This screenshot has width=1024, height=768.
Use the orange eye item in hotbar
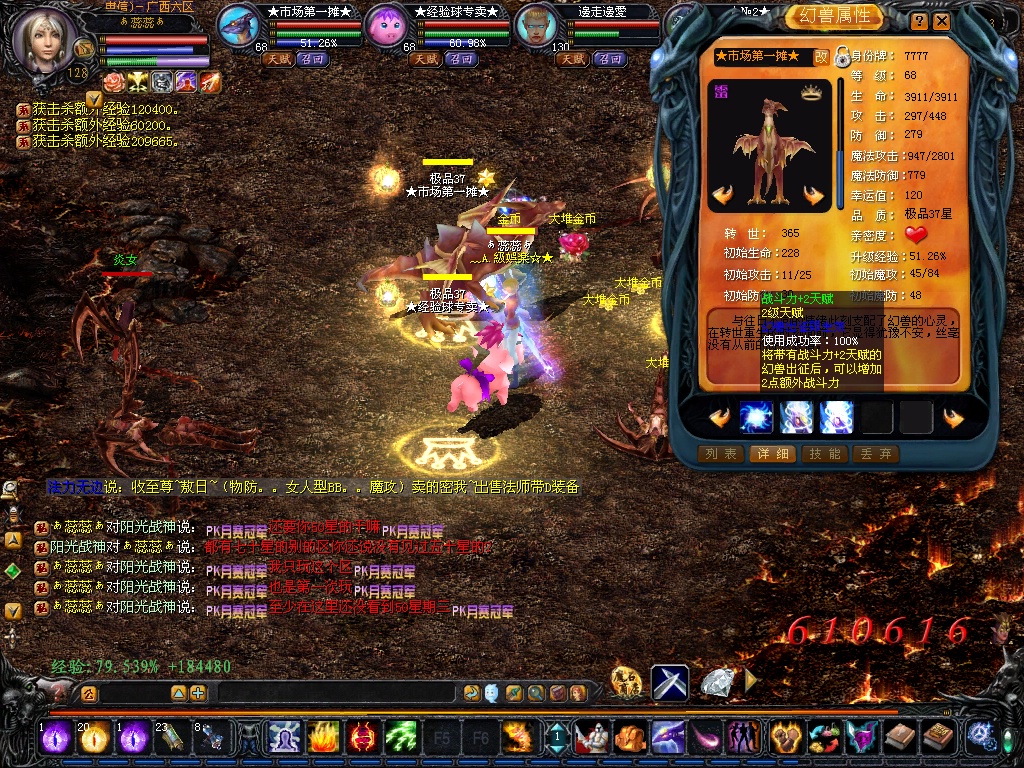point(94,738)
